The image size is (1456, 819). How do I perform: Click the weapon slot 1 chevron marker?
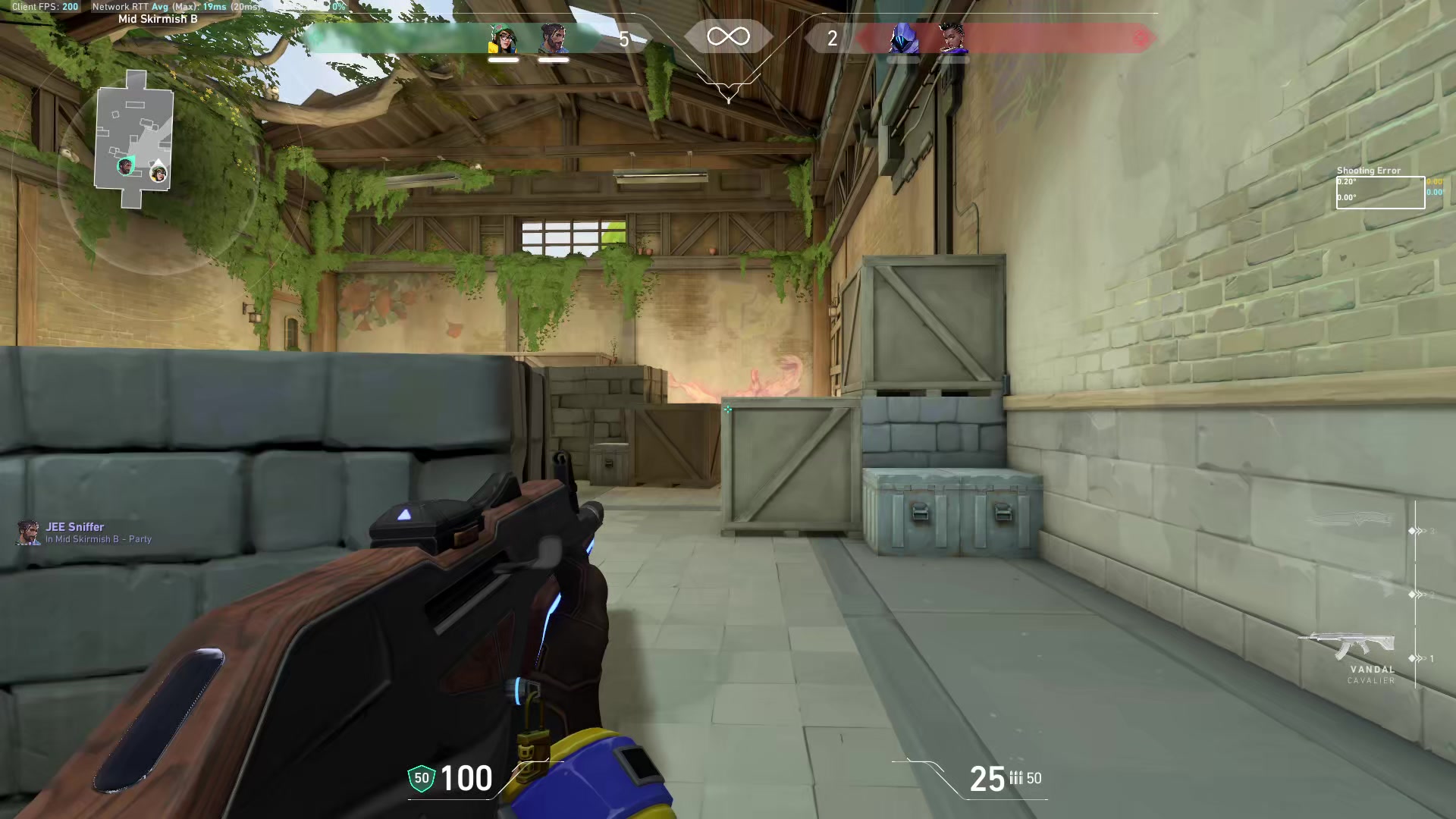pos(1413,657)
